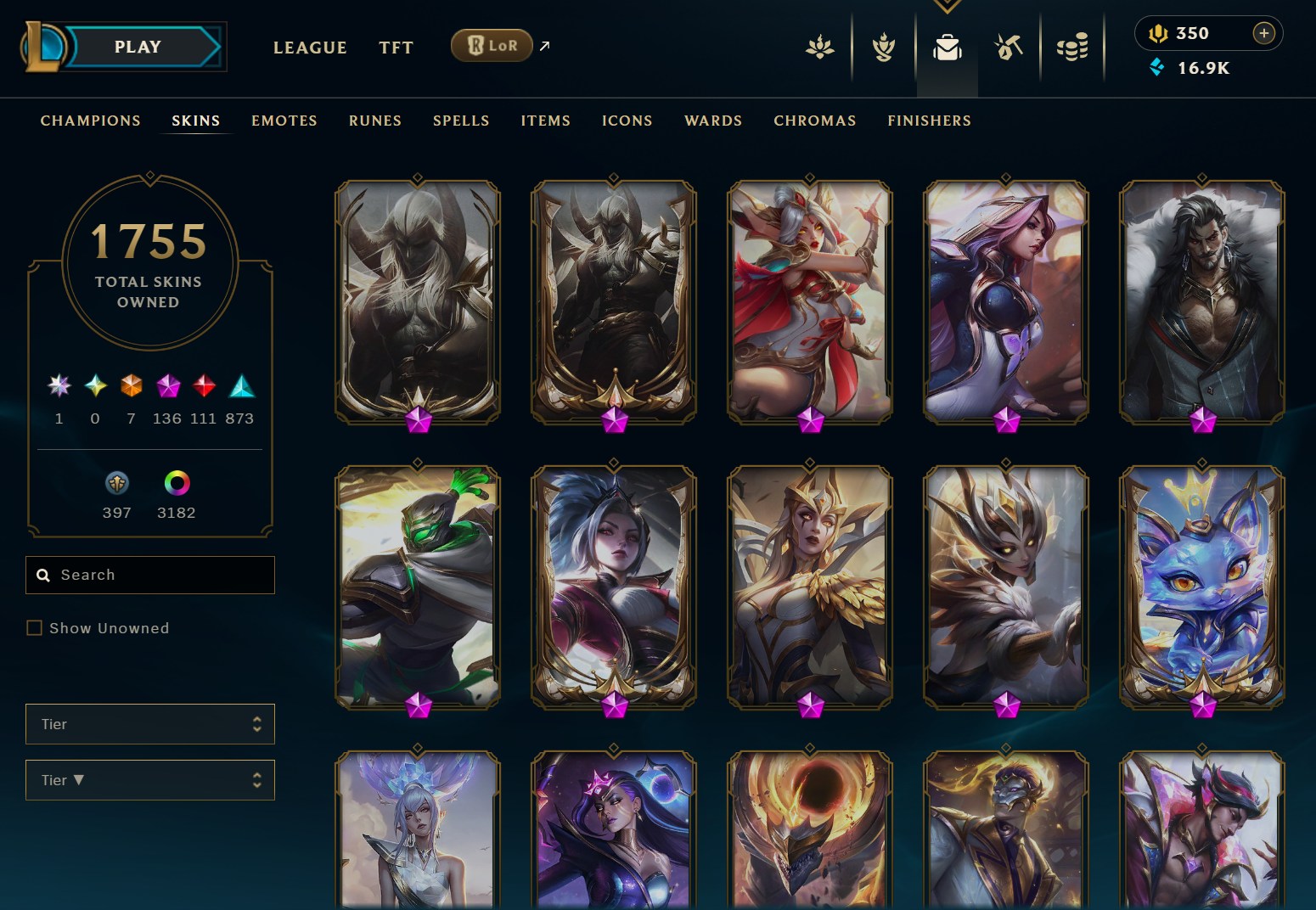Open the Emotes tab
This screenshot has width=1316, height=910.
pyautogui.click(x=284, y=121)
